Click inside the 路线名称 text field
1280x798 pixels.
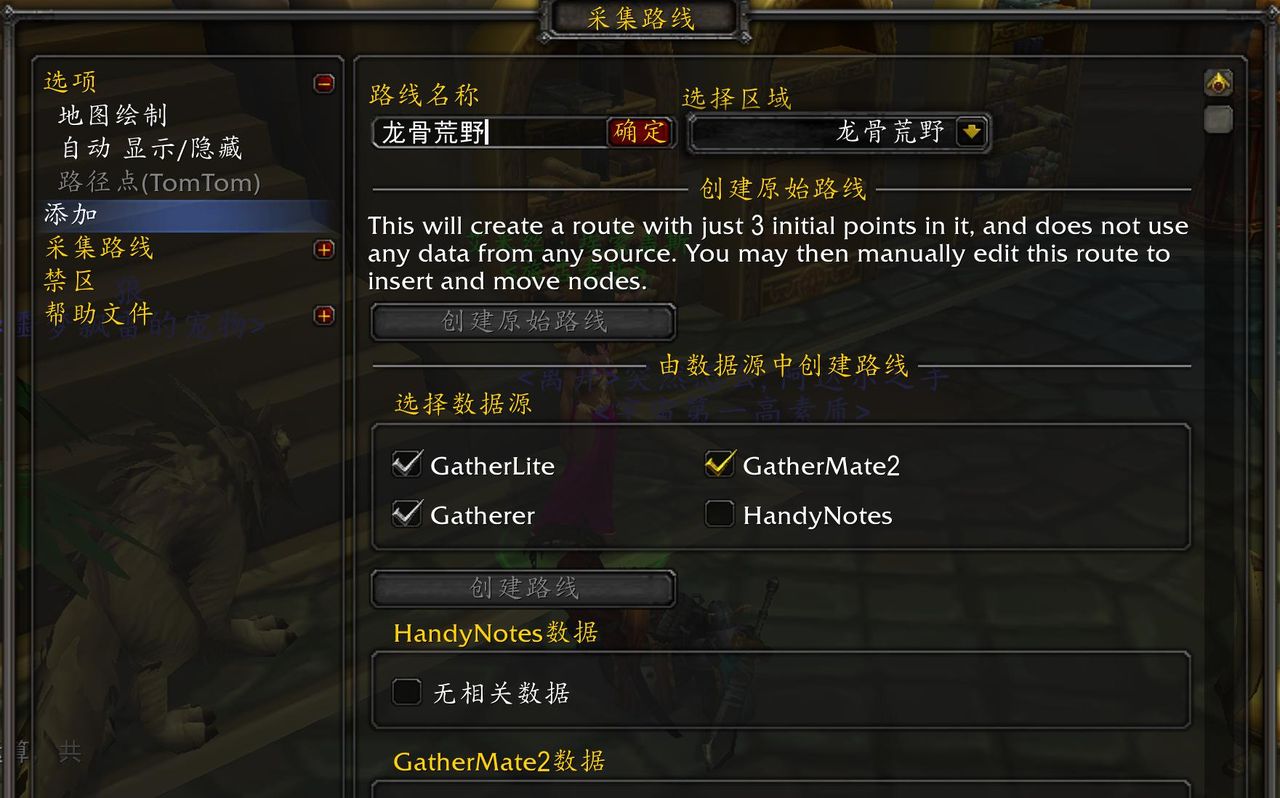point(490,131)
